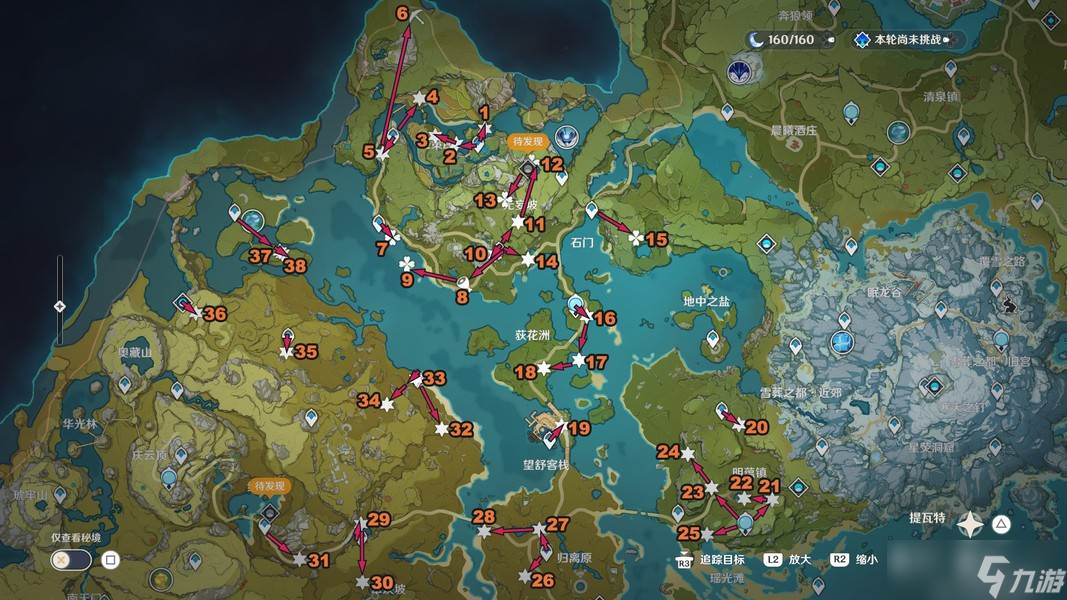The width and height of the screenshot is (1067, 600).
Task: Pick the waypoint left of 晨曦酒庄
Action: tap(728, 110)
